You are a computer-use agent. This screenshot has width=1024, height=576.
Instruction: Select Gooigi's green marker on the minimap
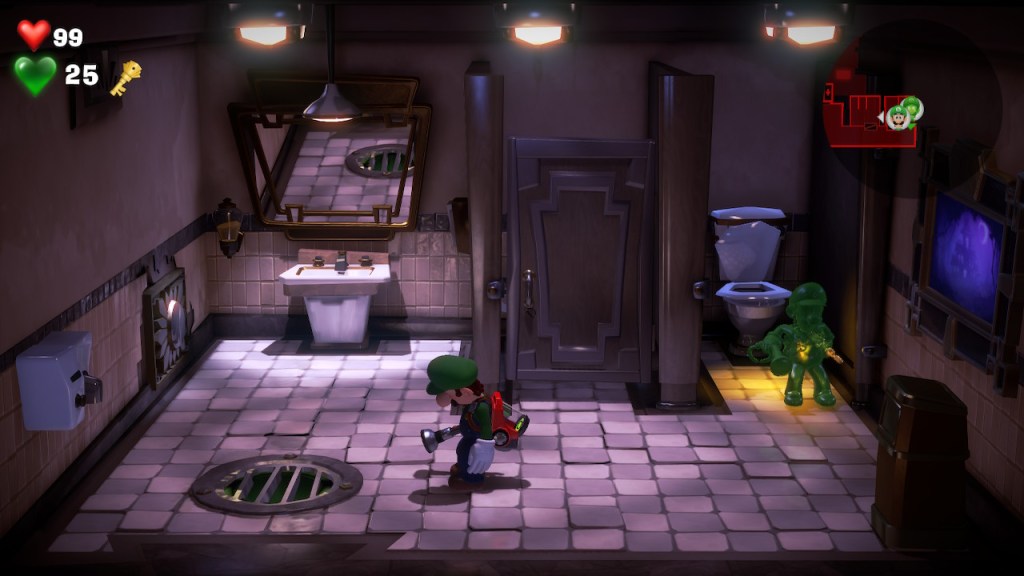912,106
